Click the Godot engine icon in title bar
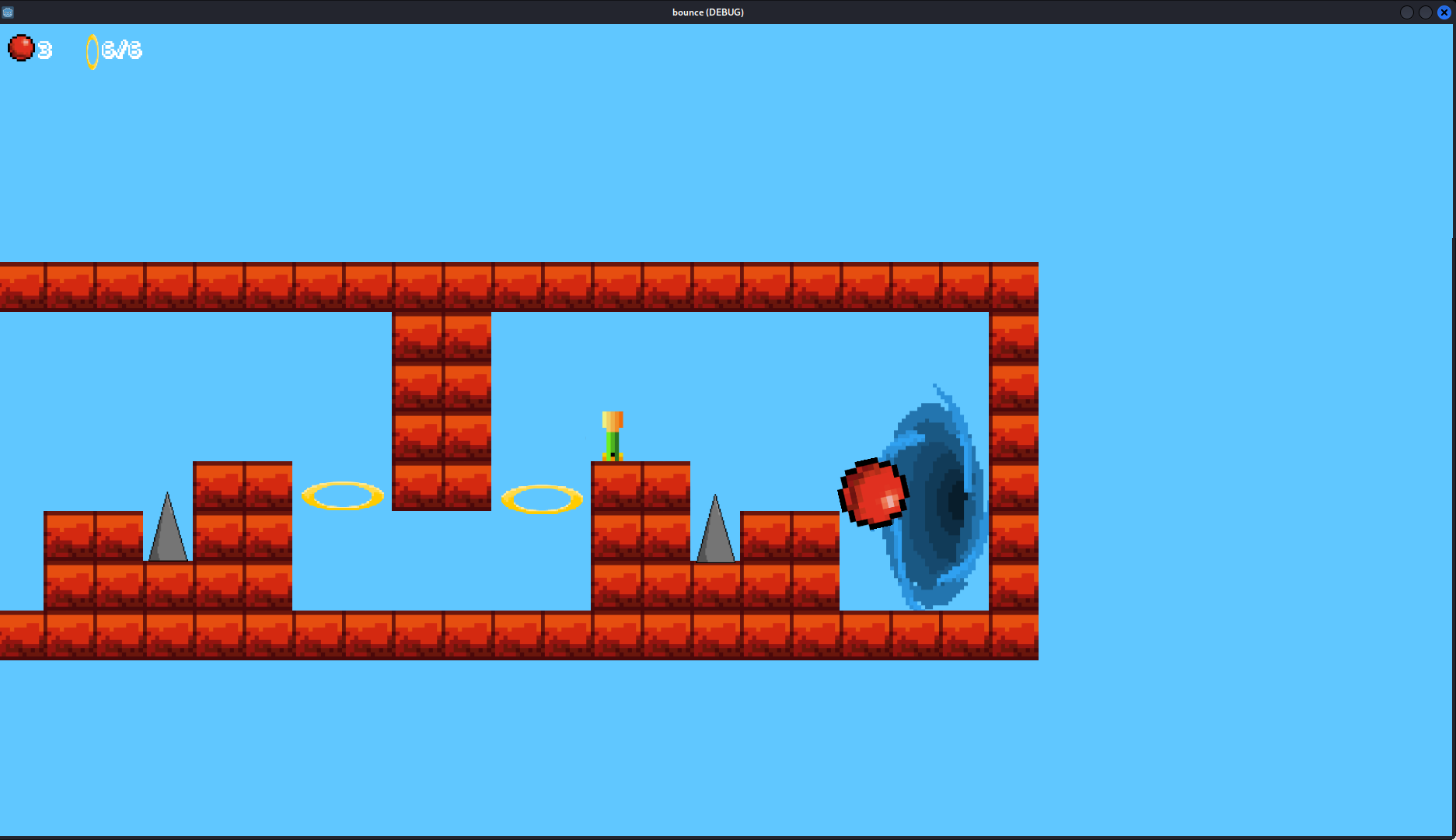The width and height of the screenshot is (1456, 840). [8, 12]
